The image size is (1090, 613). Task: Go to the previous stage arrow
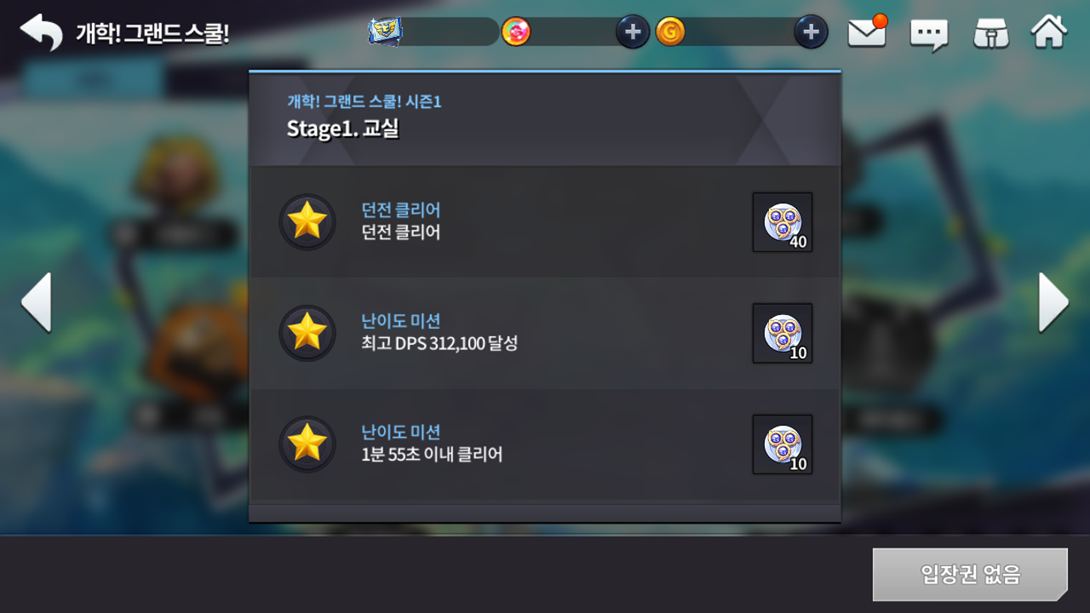(37, 302)
